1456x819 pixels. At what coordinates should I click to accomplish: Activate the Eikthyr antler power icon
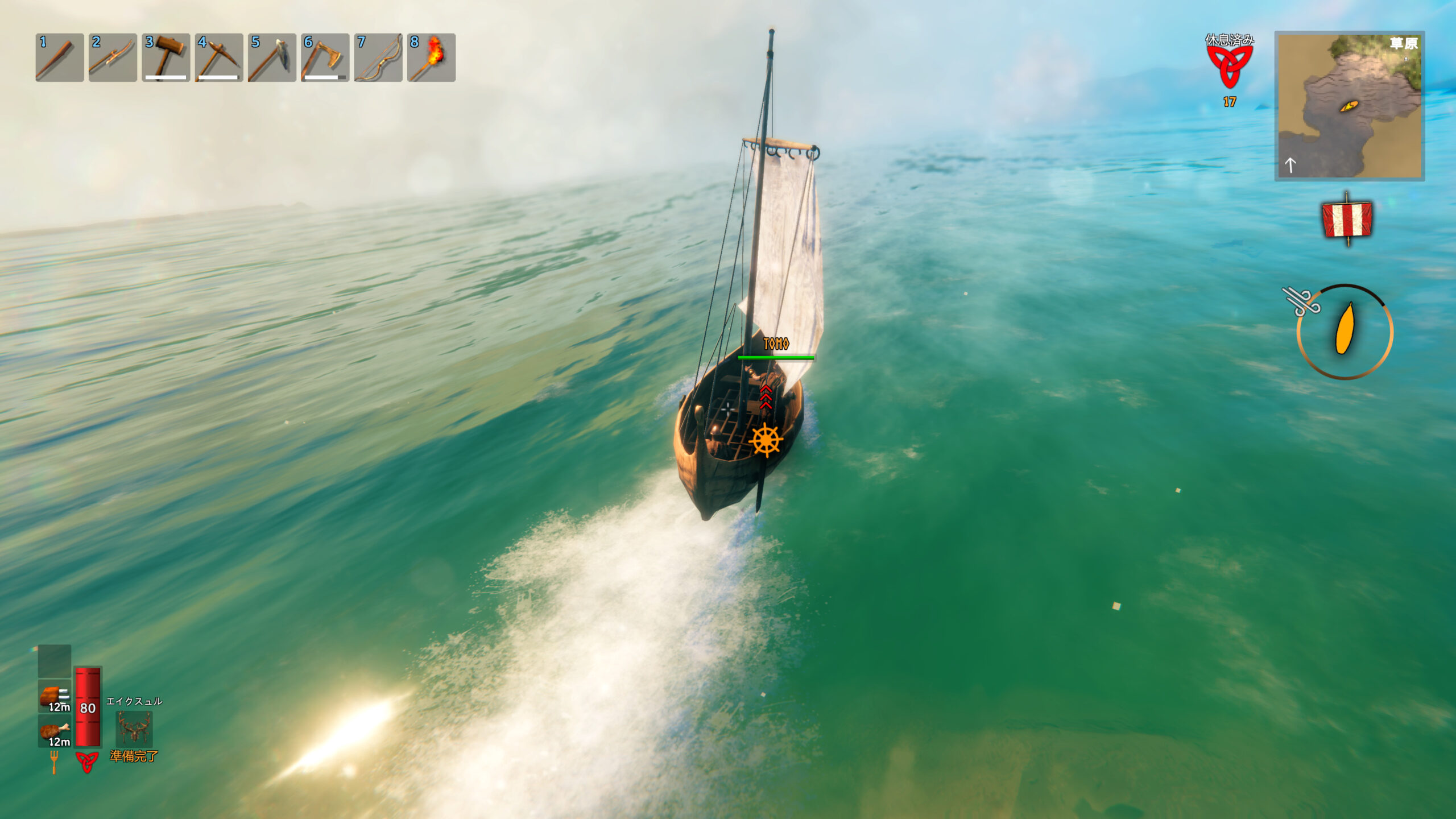coord(134,729)
